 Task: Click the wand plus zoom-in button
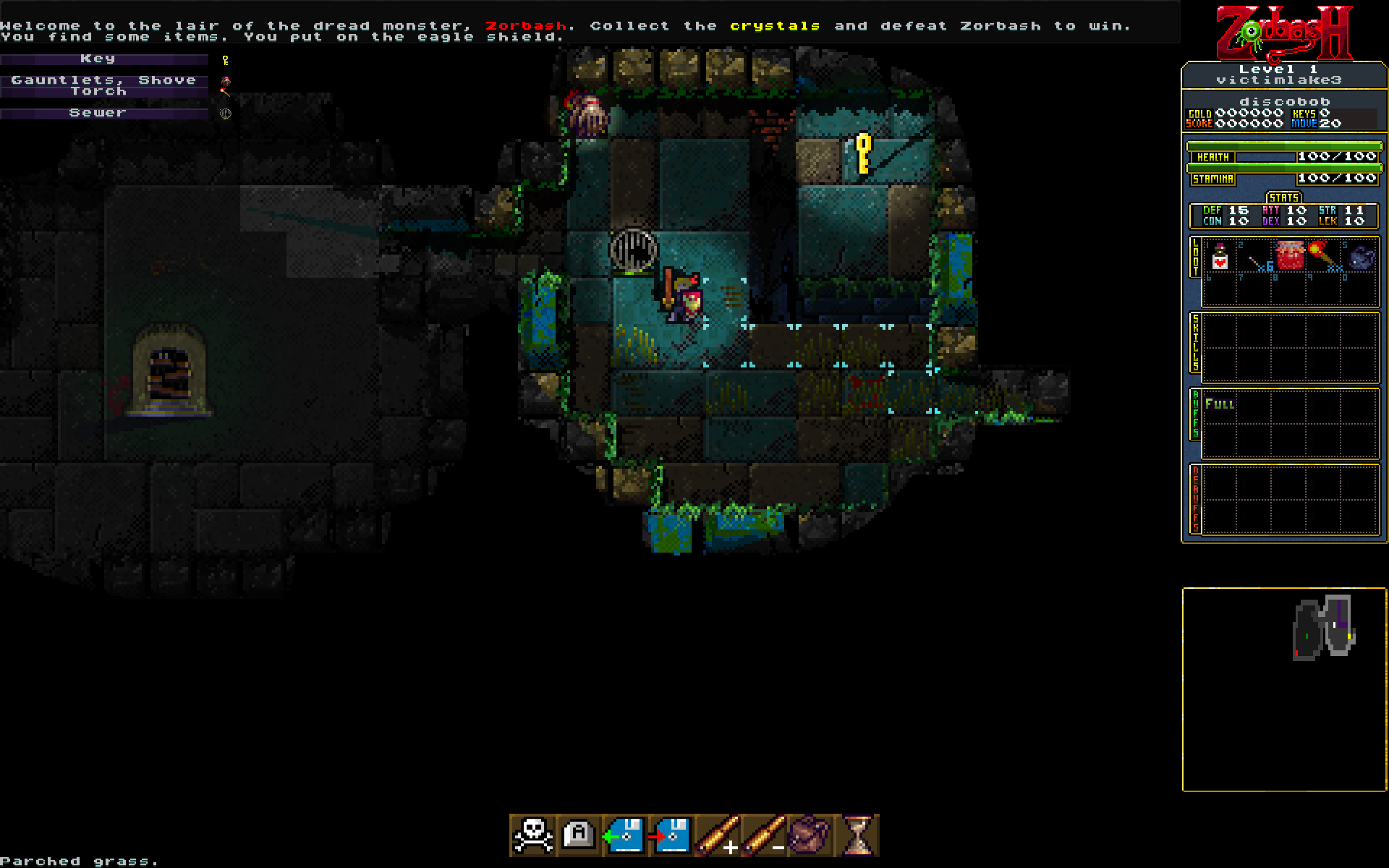[x=717, y=835]
